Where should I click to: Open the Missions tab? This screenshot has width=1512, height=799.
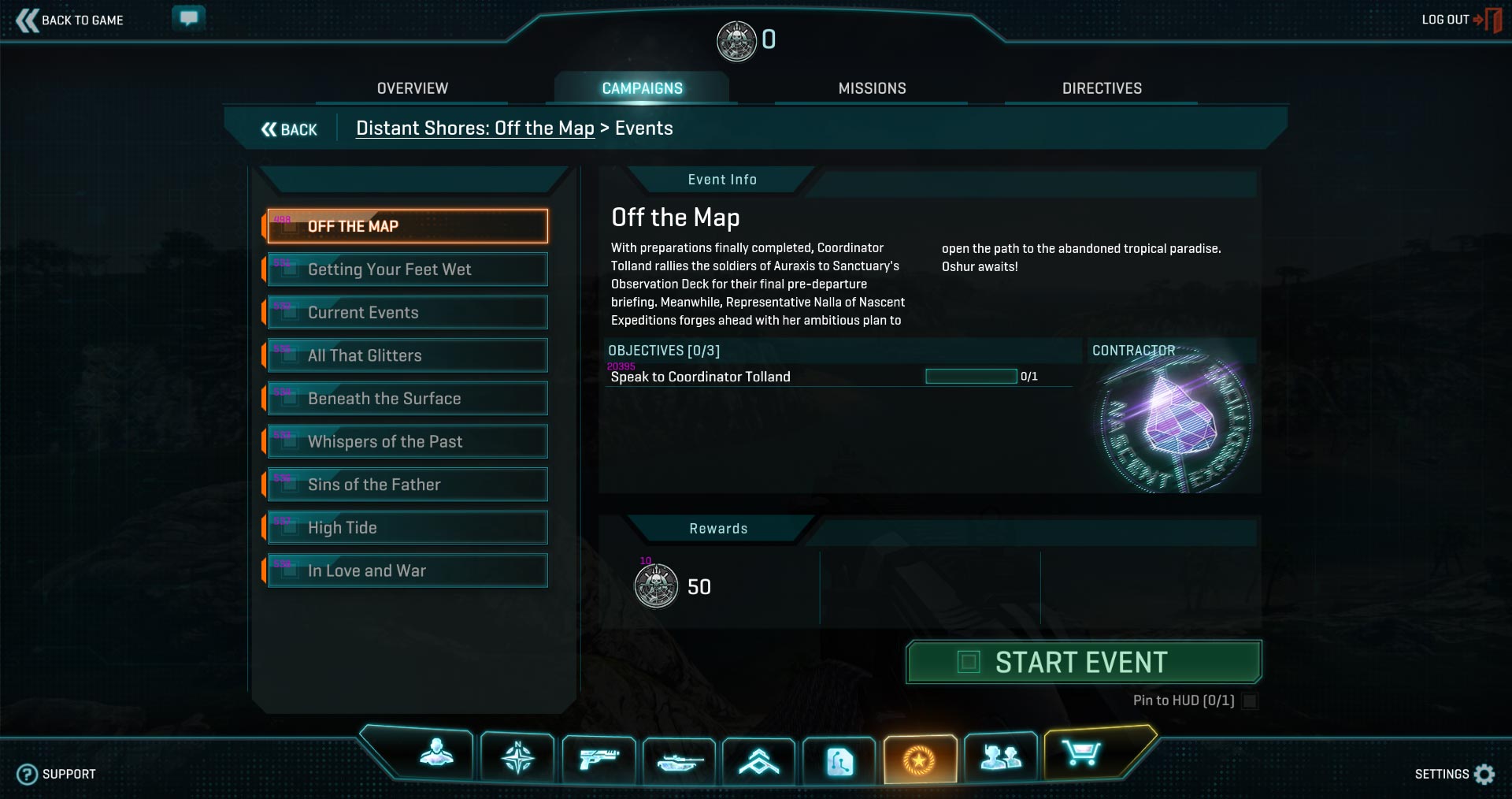point(872,88)
